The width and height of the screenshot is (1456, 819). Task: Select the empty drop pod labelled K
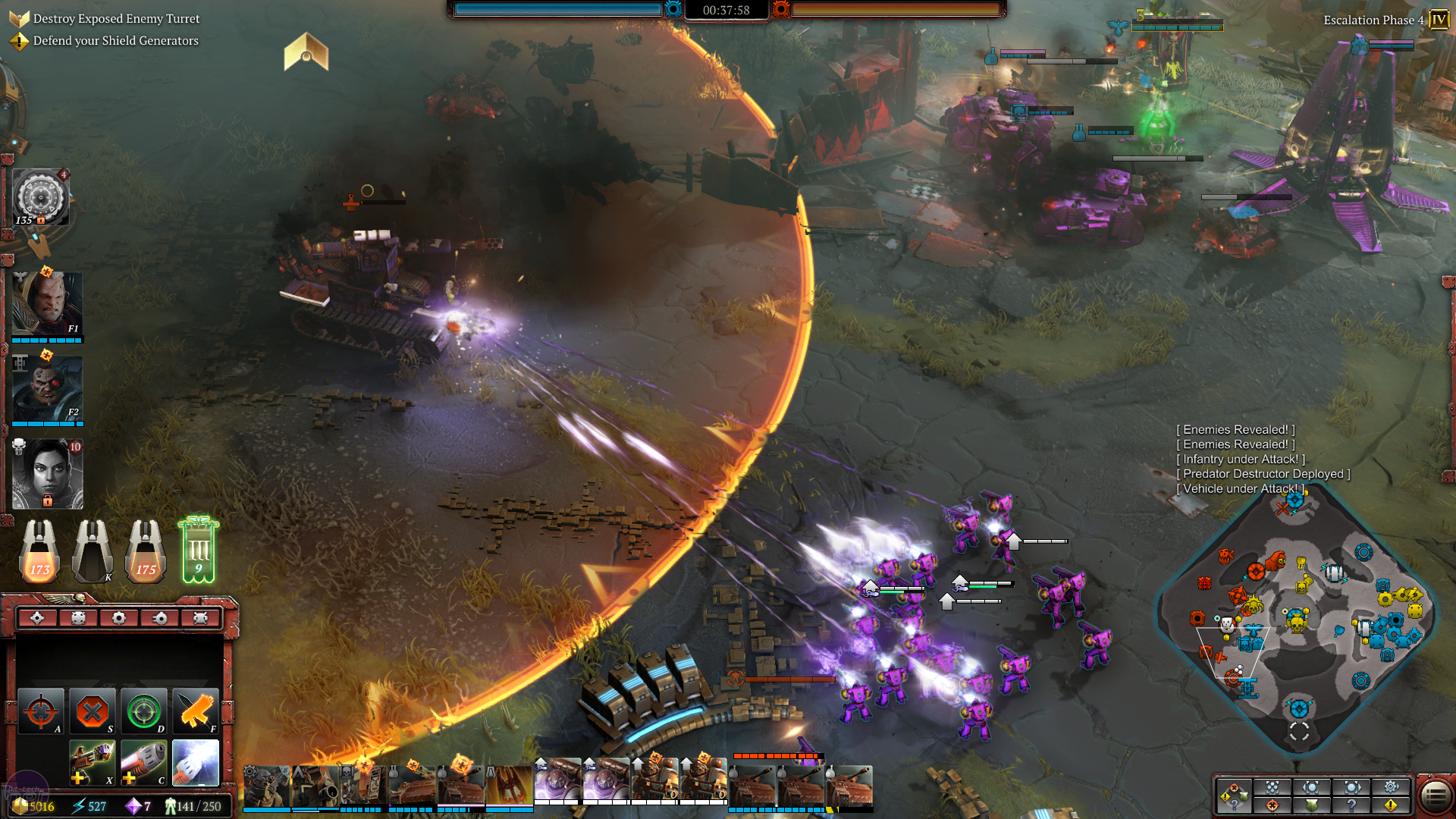93,552
